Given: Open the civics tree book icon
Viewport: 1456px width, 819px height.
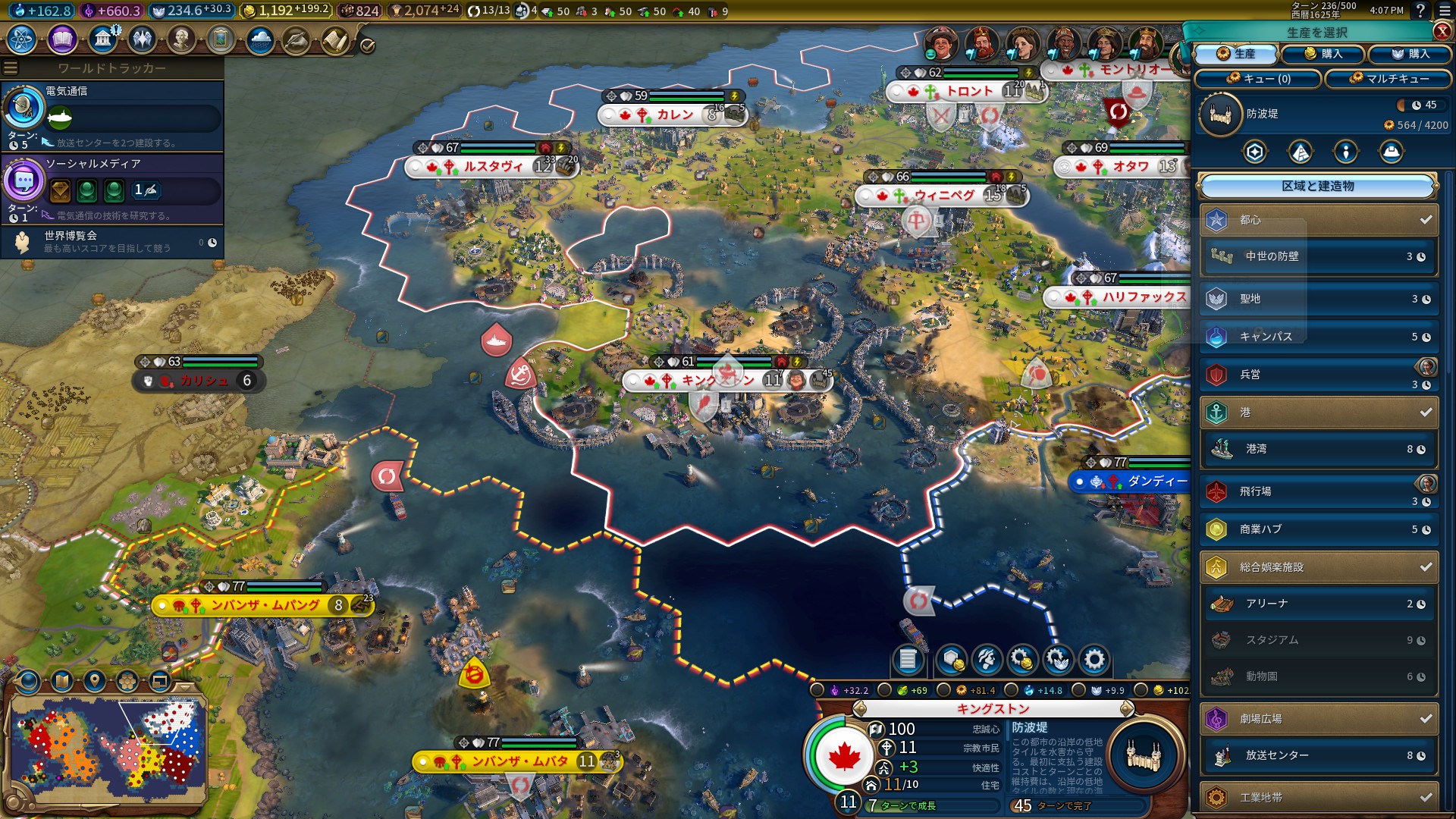Looking at the screenshot, I should 62,39.
